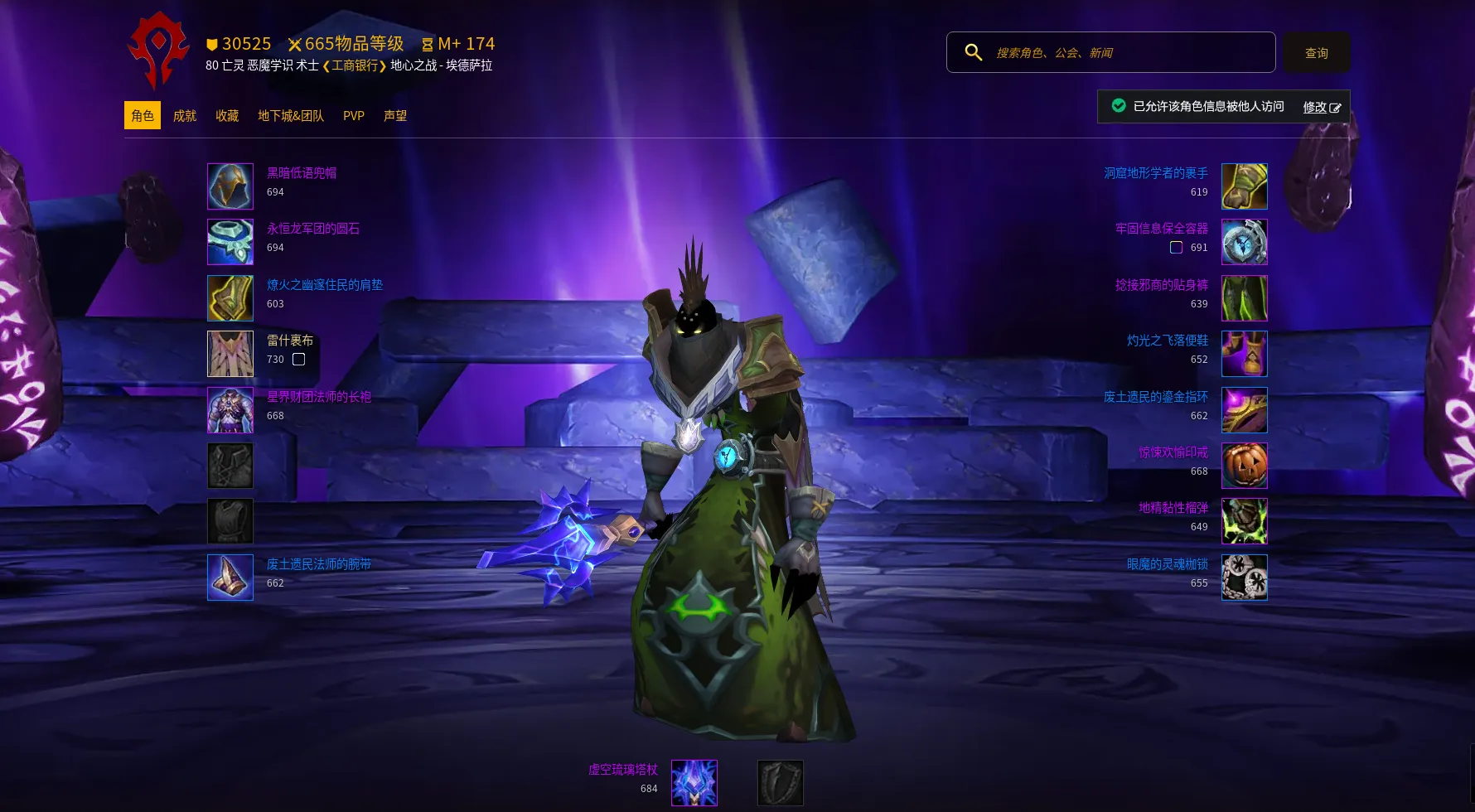The image size is (1475, 812).
Task: Open the 工商银行 guild link
Action: pos(355,65)
